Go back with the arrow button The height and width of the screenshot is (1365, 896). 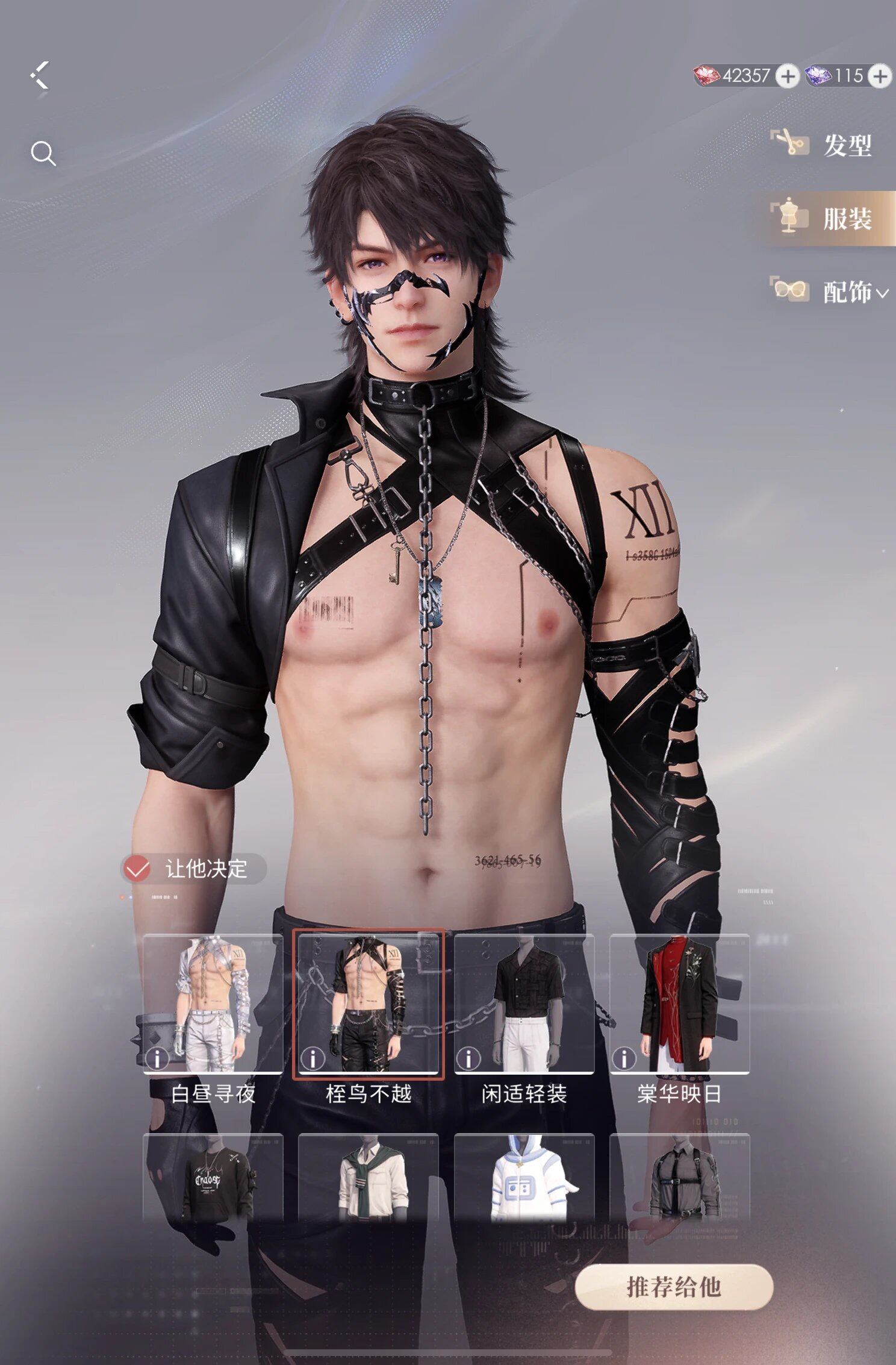tap(40, 76)
